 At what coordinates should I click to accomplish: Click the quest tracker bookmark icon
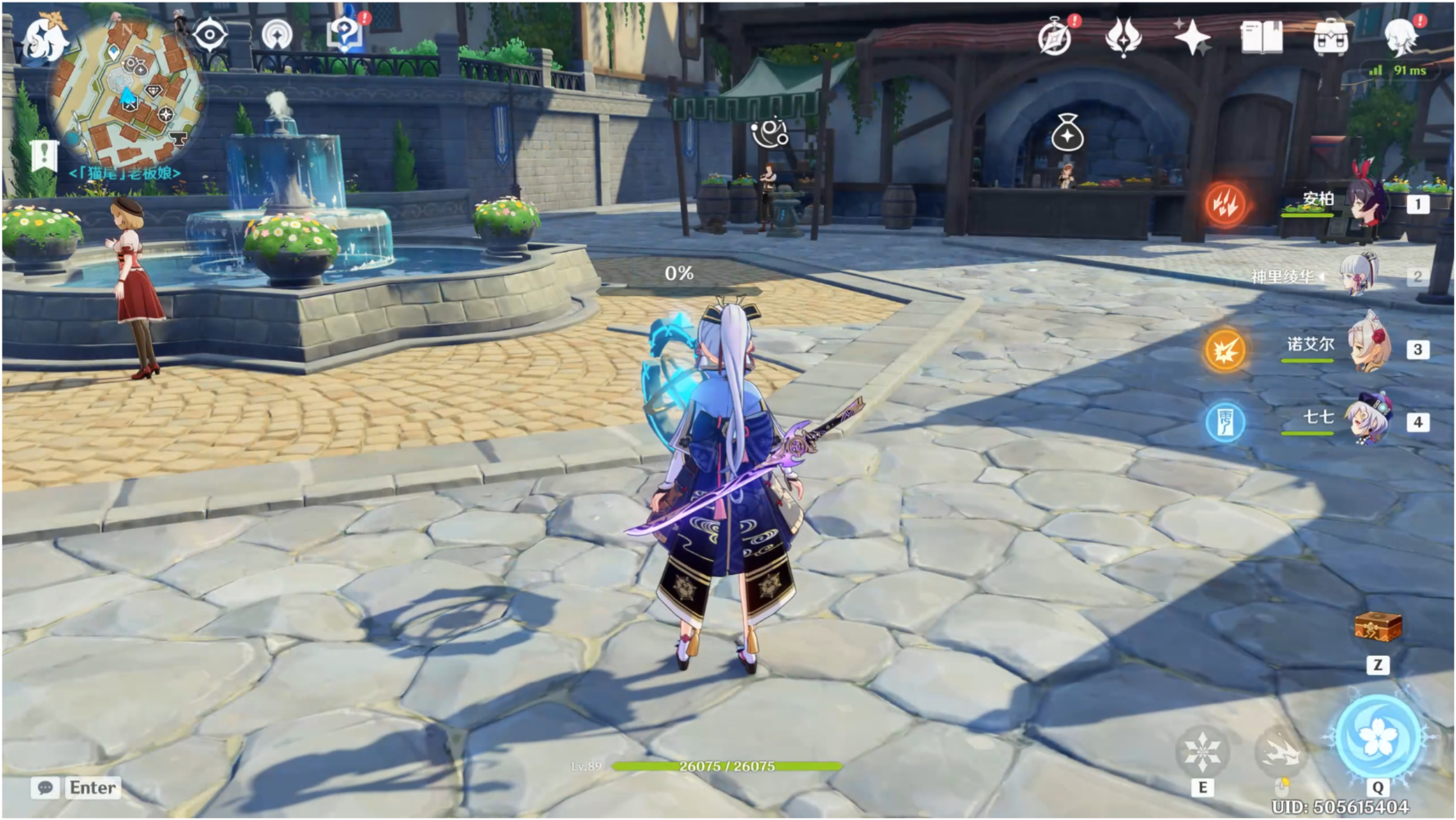point(44,154)
